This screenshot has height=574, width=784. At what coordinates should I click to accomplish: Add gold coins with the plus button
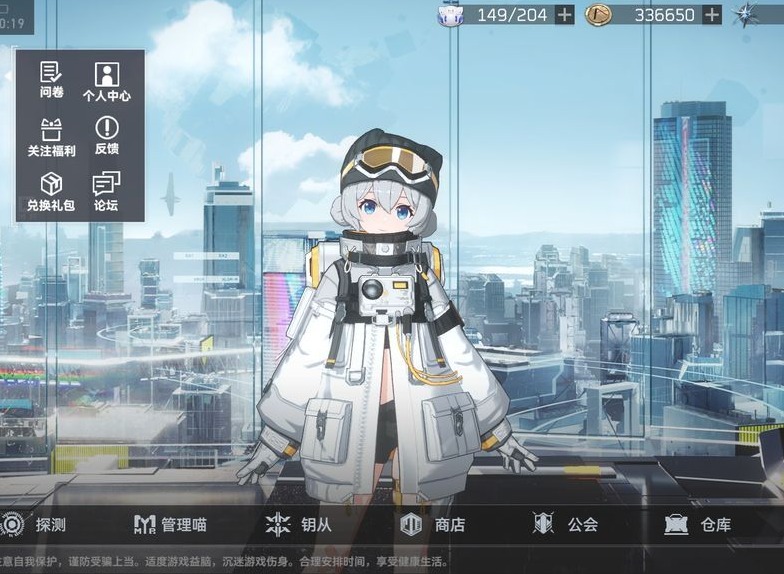[712, 14]
